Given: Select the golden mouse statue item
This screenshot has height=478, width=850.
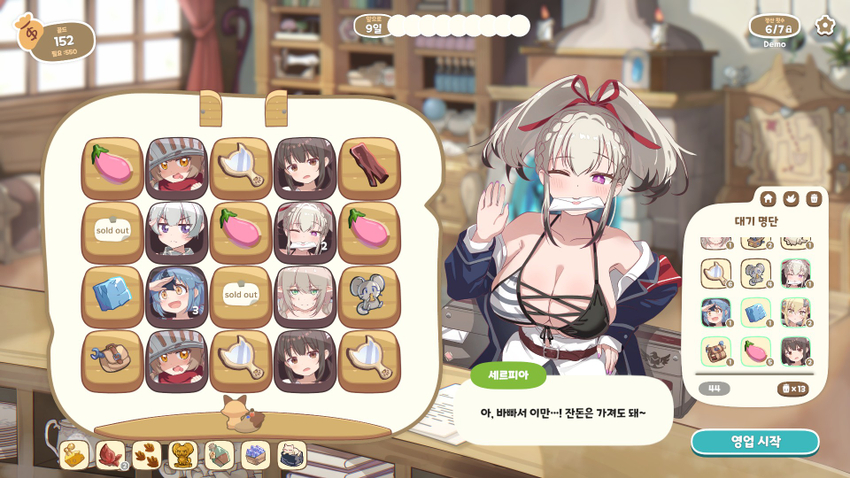Looking at the screenshot, I should tap(183, 455).
